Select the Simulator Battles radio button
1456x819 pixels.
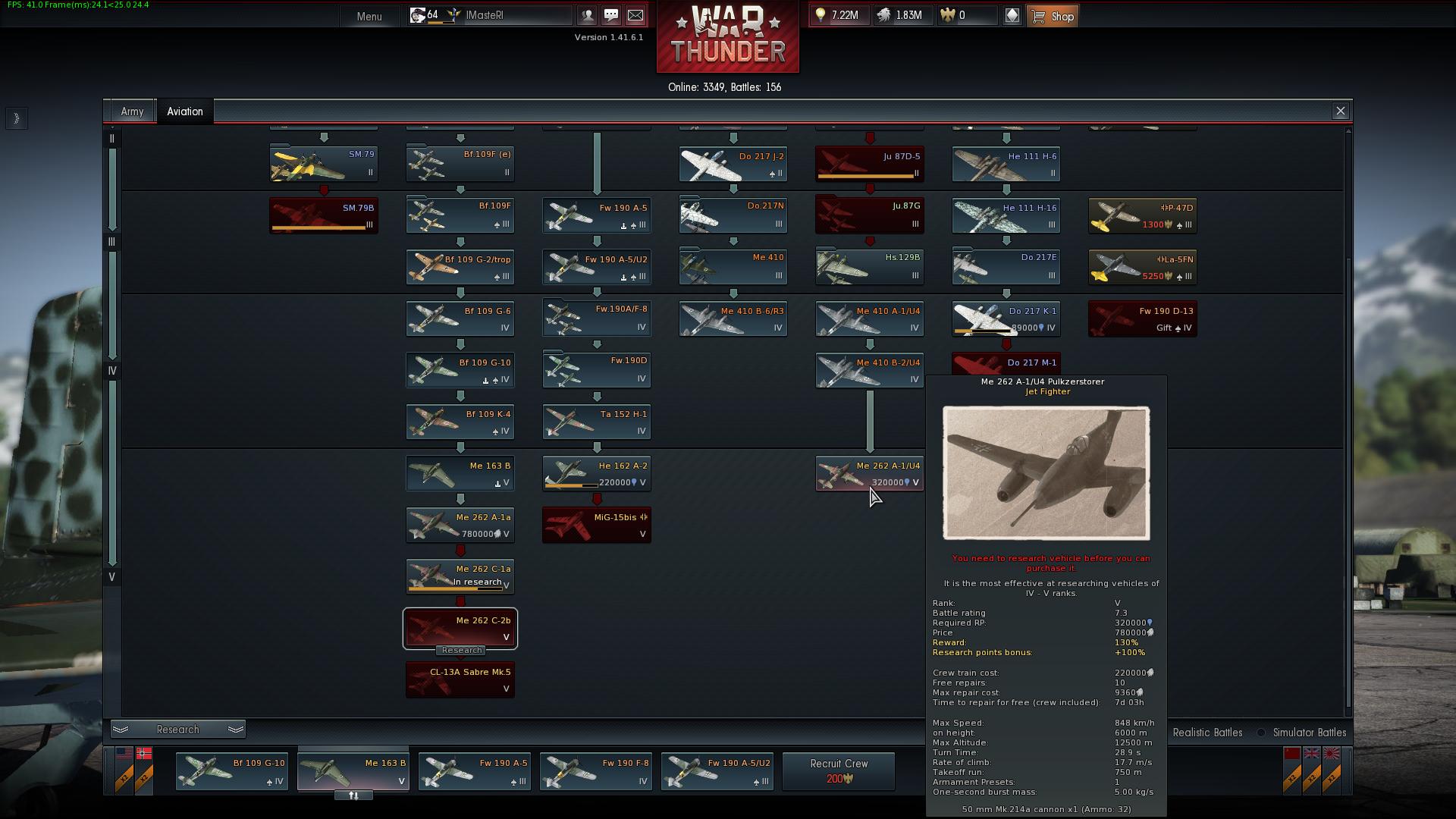pyautogui.click(x=1260, y=733)
